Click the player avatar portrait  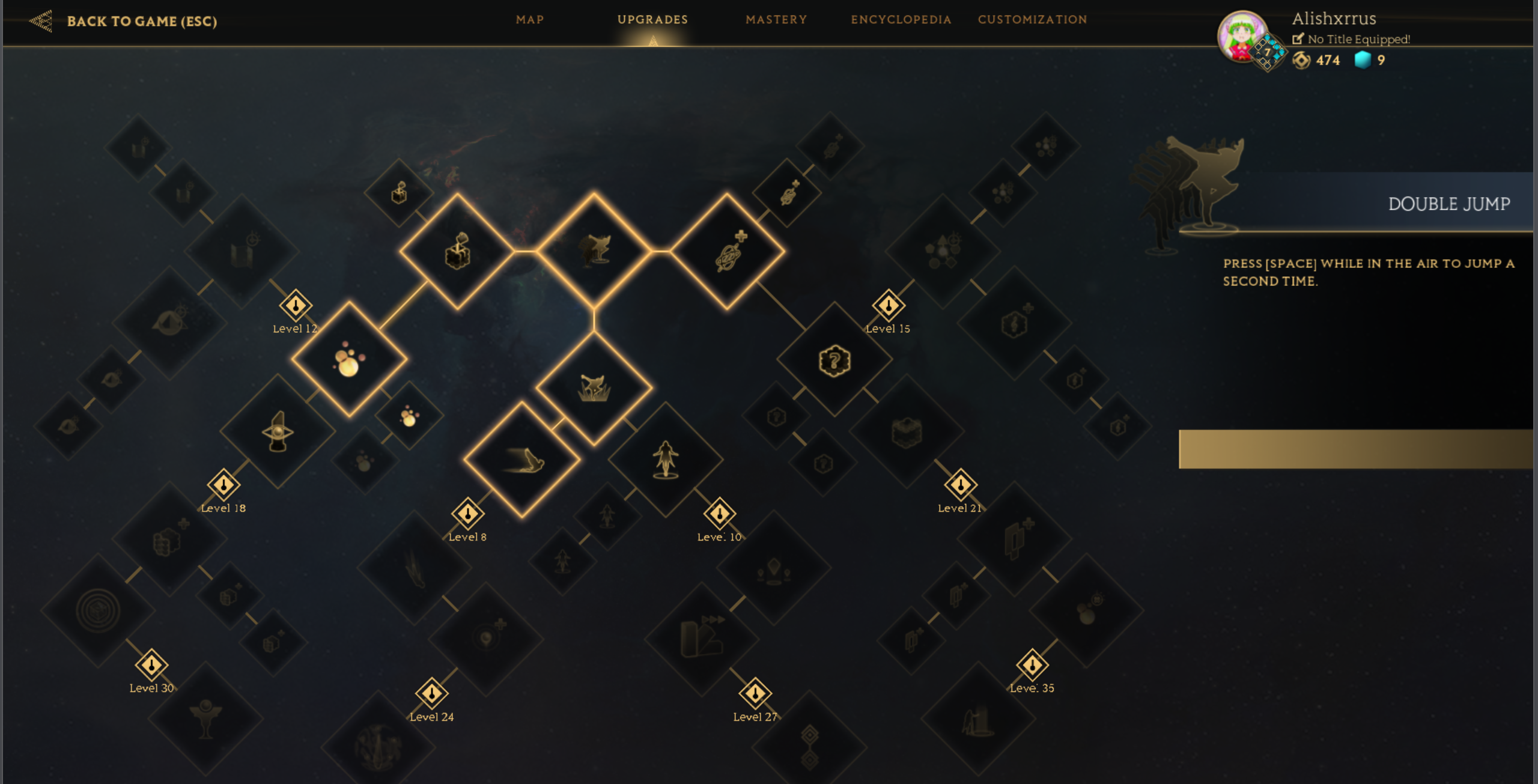1241,37
